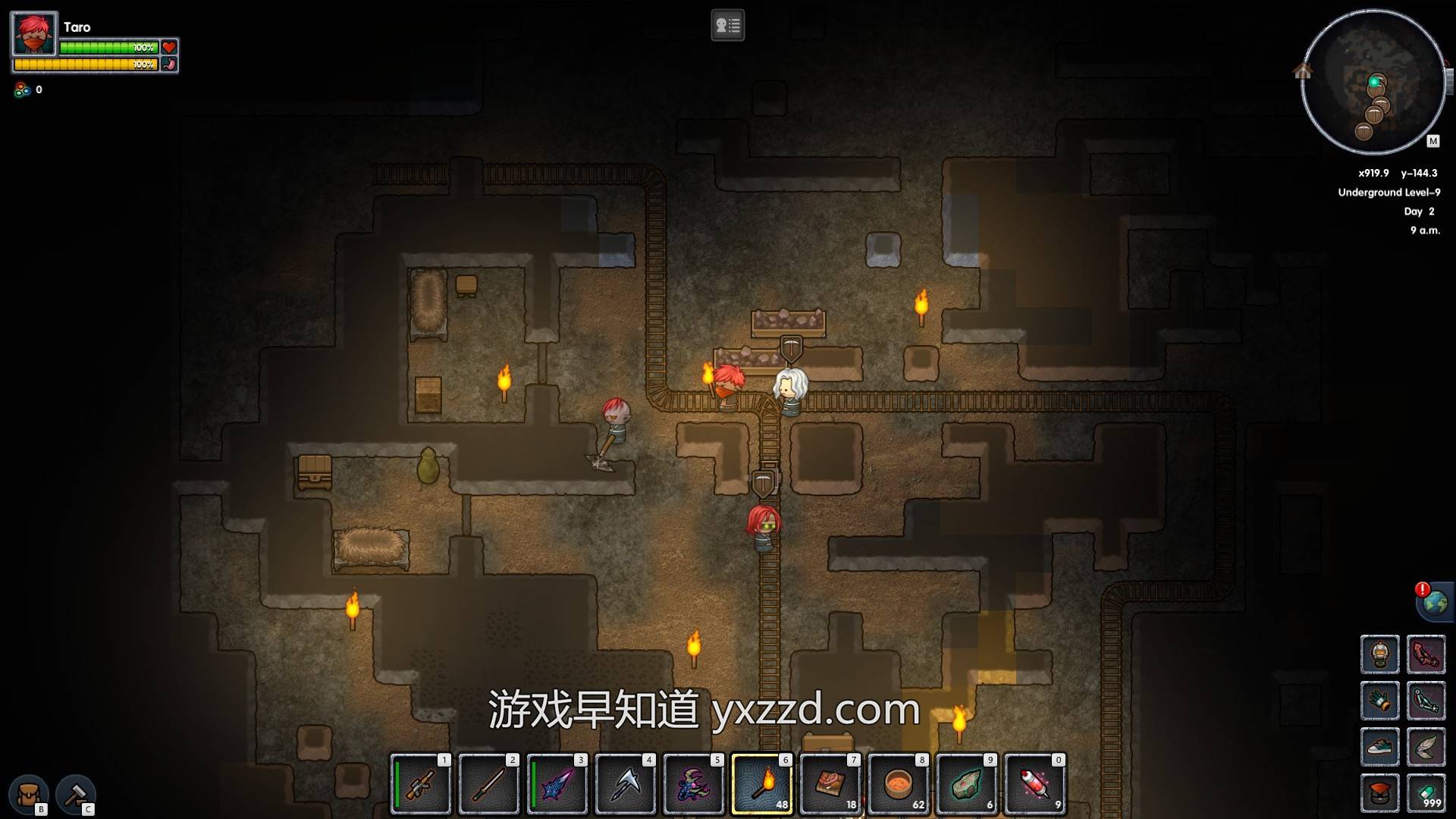Select the purple dragon item slot
Image resolution: width=1456 pixels, height=819 pixels.
(x=694, y=784)
